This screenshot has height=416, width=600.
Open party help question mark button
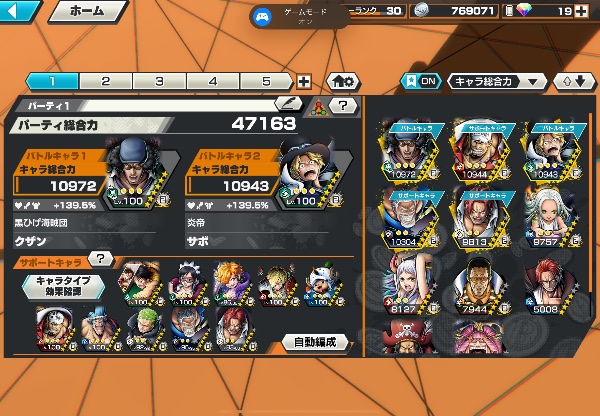(343, 105)
